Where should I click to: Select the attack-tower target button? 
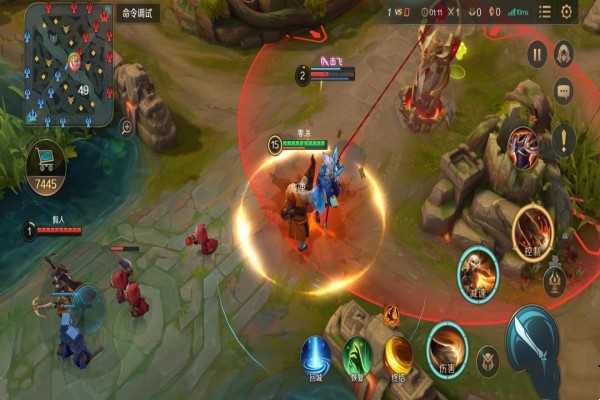coord(555,282)
